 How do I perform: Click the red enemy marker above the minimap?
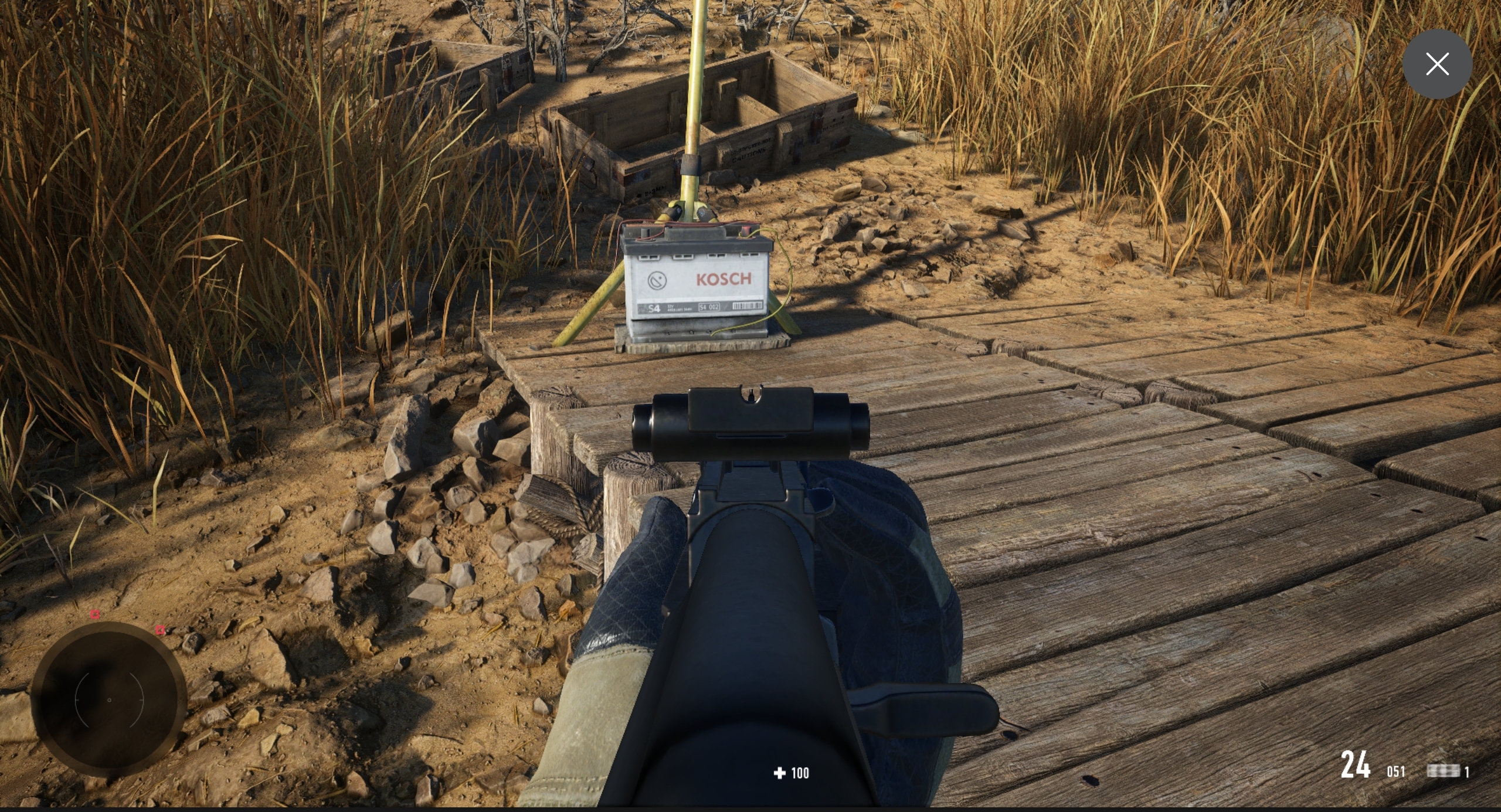(x=94, y=614)
